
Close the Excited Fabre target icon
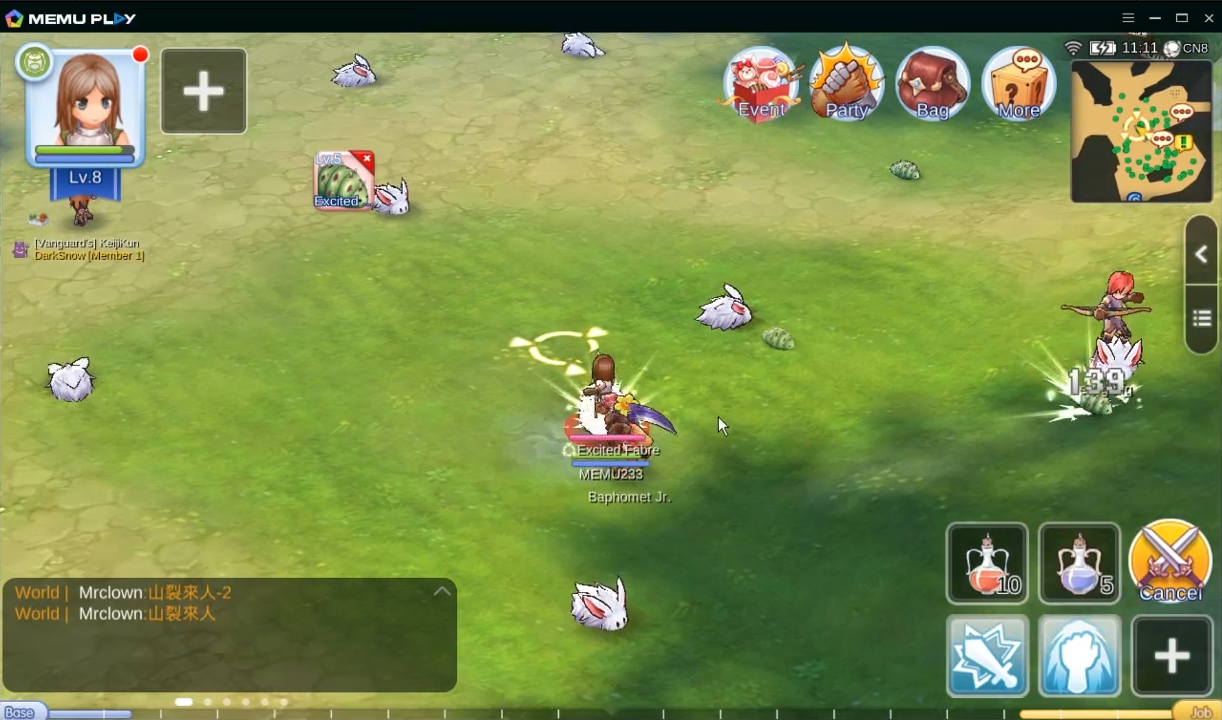pos(367,159)
